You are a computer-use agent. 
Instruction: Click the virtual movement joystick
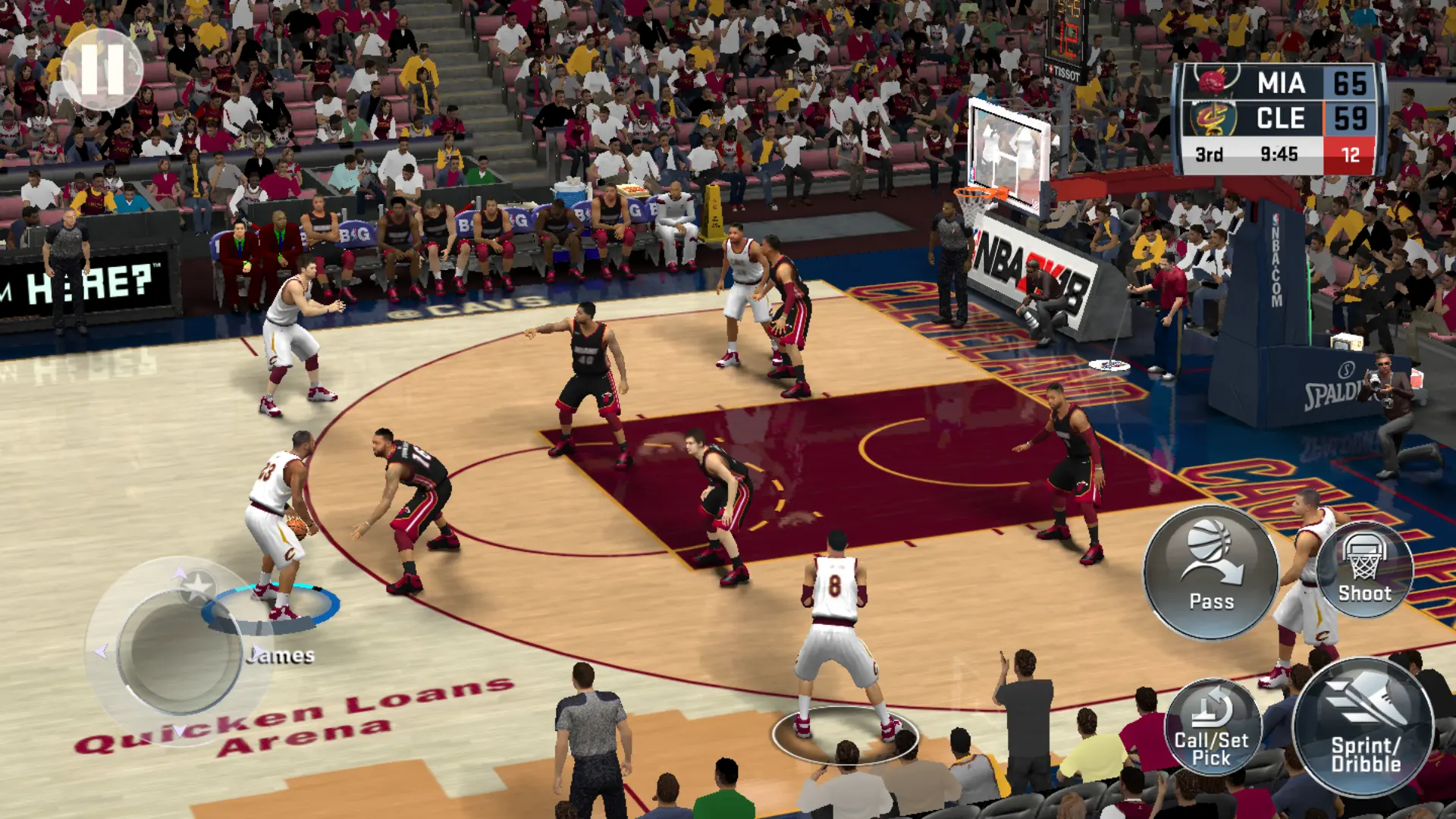click(180, 652)
